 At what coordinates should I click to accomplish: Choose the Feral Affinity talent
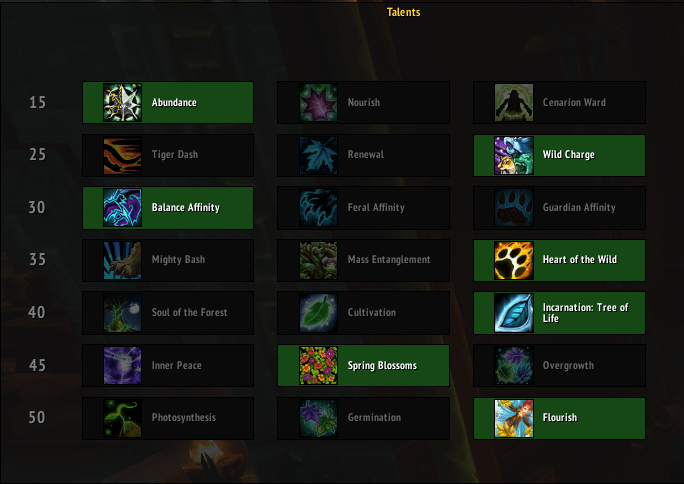363,208
